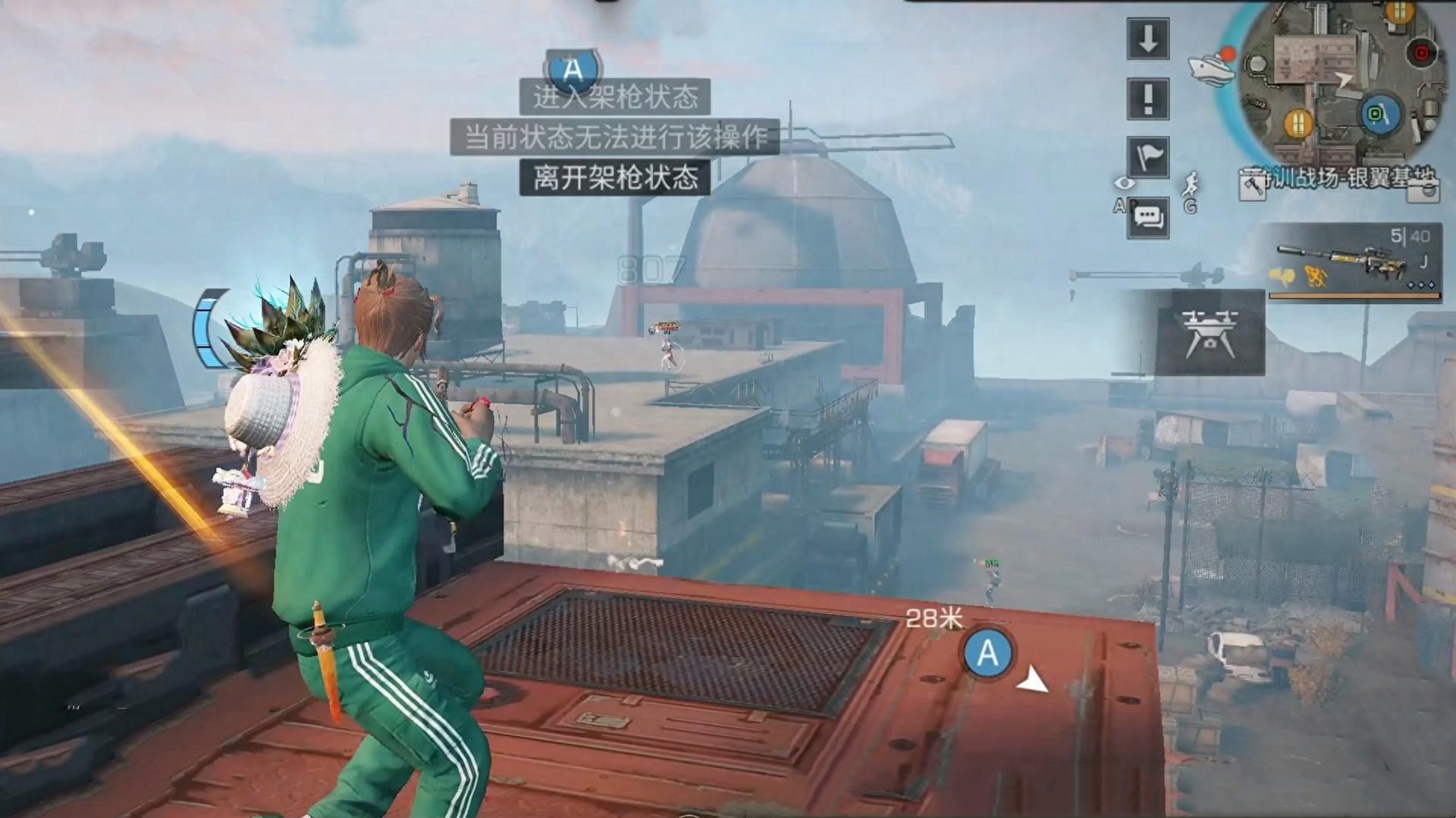
Task: Select the exclamation mark alert button
Action: click(1147, 98)
